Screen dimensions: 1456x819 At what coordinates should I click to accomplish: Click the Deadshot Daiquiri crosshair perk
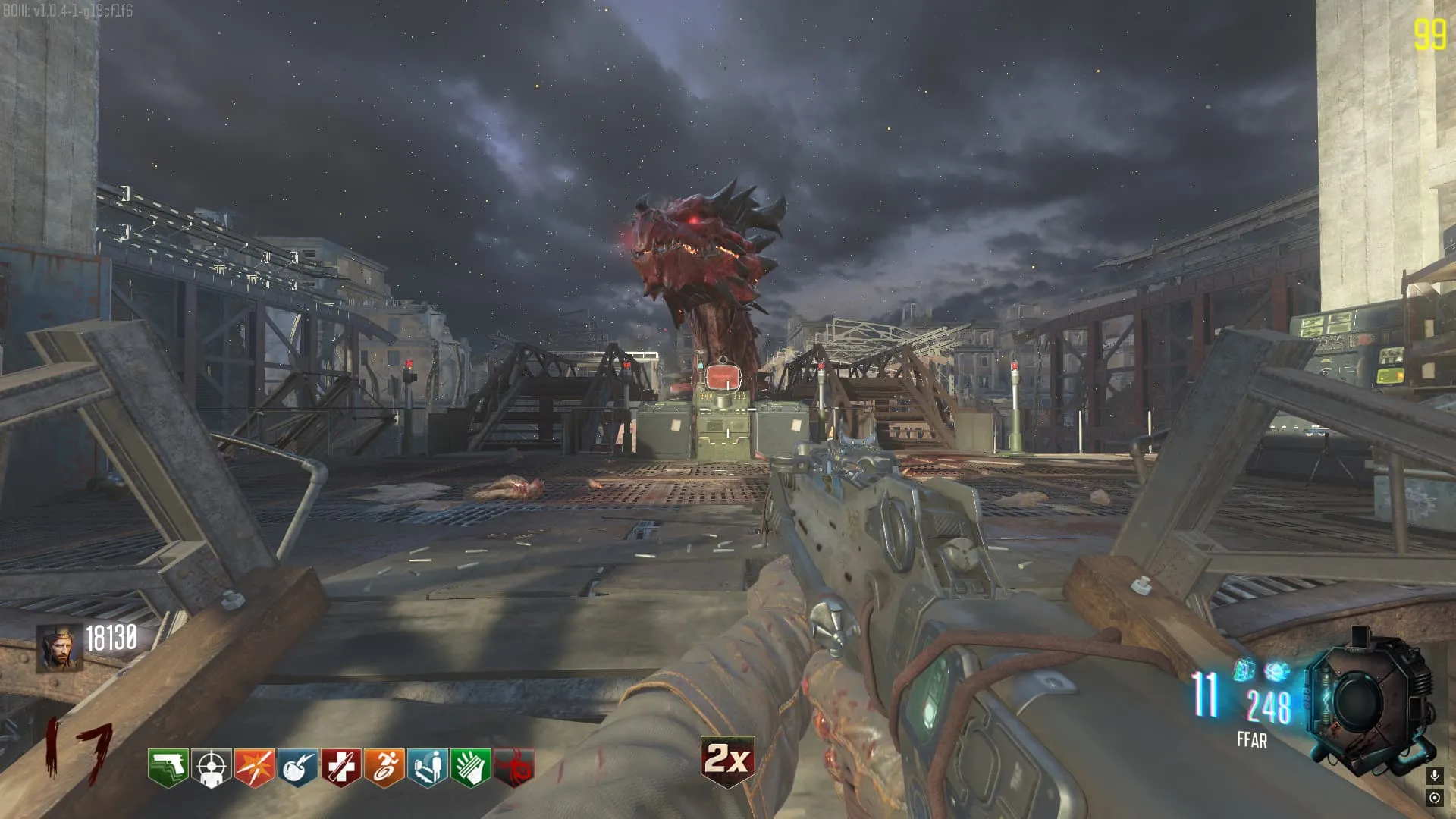tap(211, 767)
